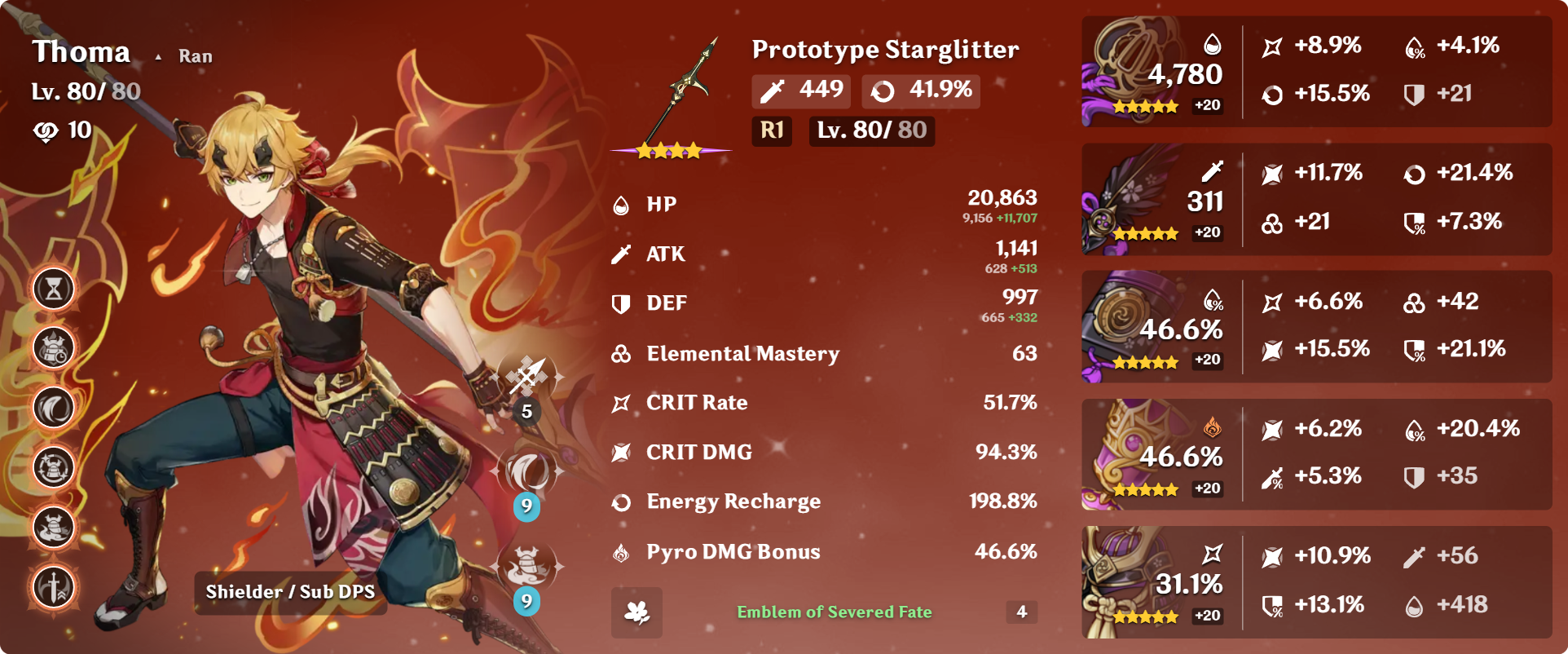The height and width of the screenshot is (654, 1568).
Task: Select the feather artifact with 311 ATK
Action: coord(1133,200)
